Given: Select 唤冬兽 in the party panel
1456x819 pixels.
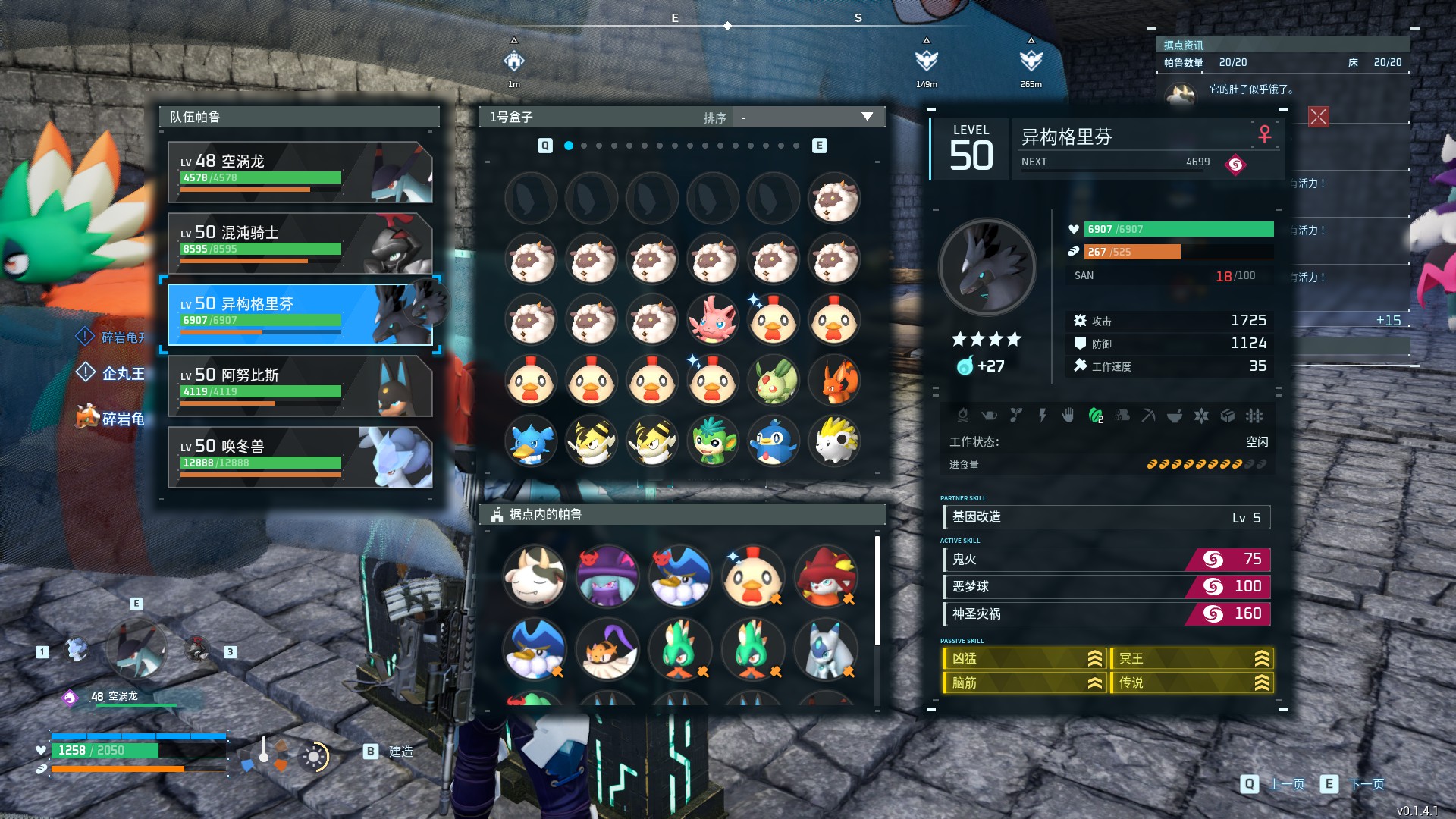Looking at the screenshot, I should pos(300,457).
